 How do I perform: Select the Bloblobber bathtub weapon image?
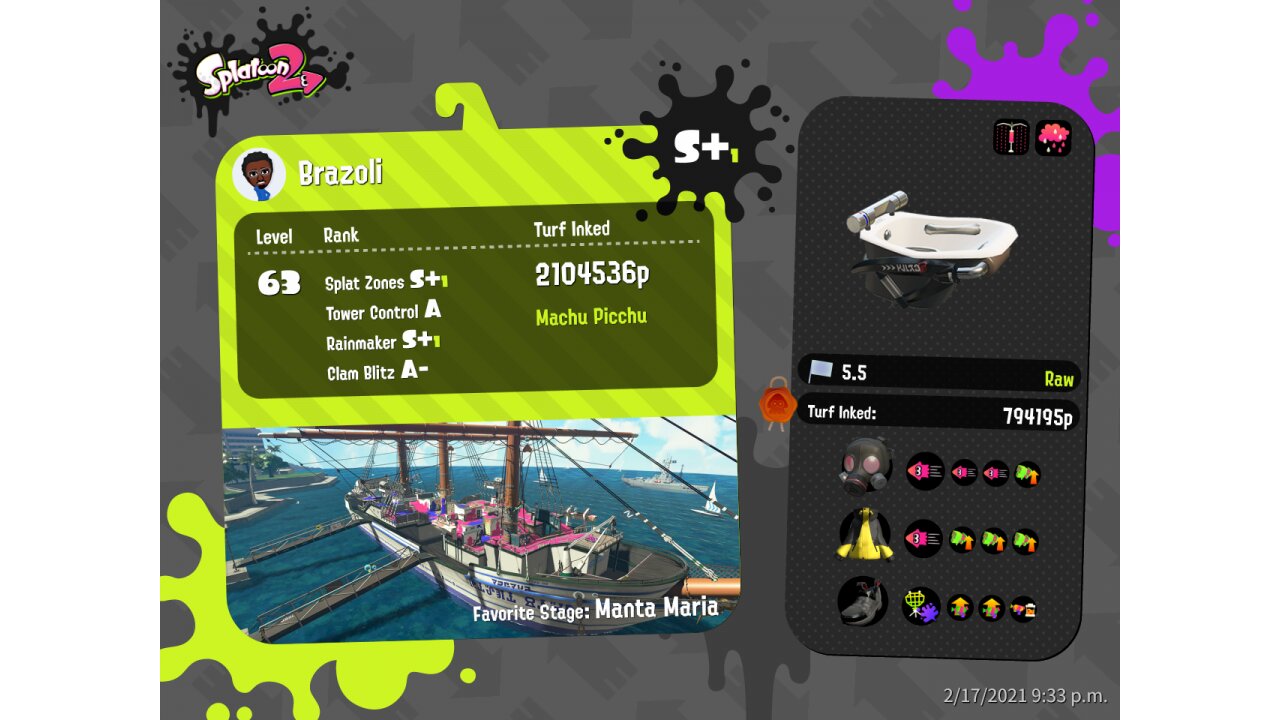coord(930,248)
